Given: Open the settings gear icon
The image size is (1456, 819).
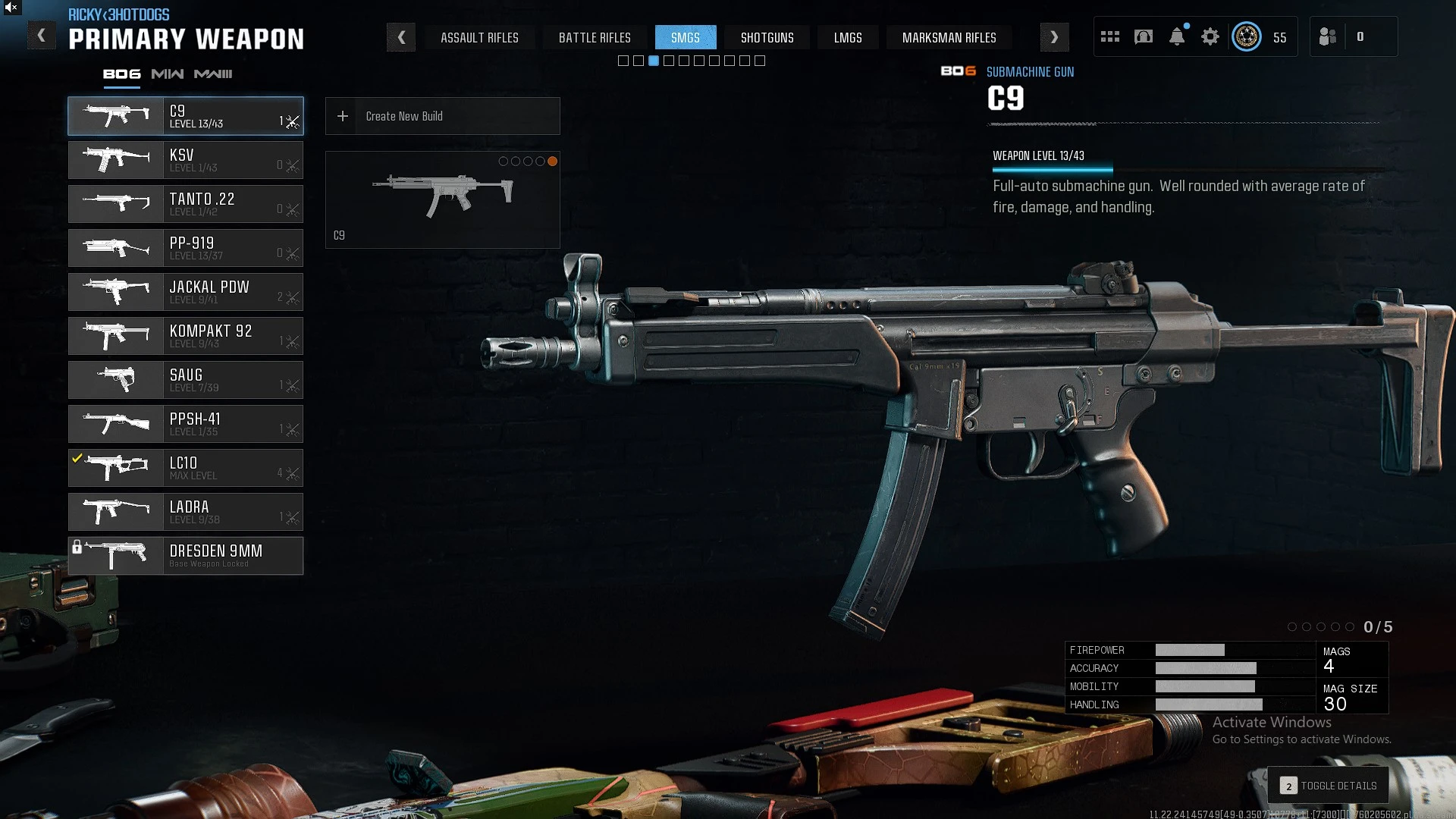Looking at the screenshot, I should (1210, 36).
